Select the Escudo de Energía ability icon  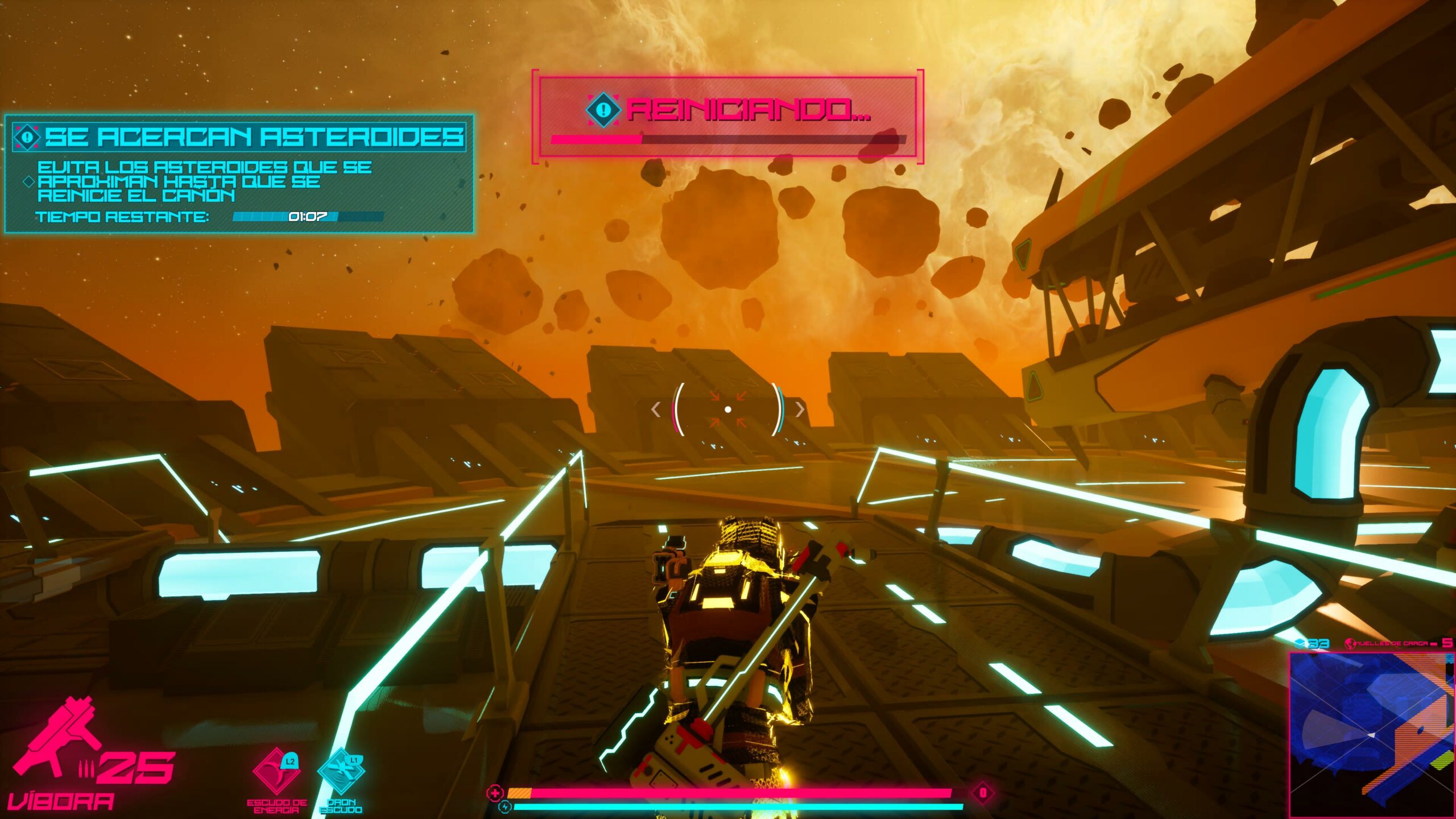click(x=276, y=772)
